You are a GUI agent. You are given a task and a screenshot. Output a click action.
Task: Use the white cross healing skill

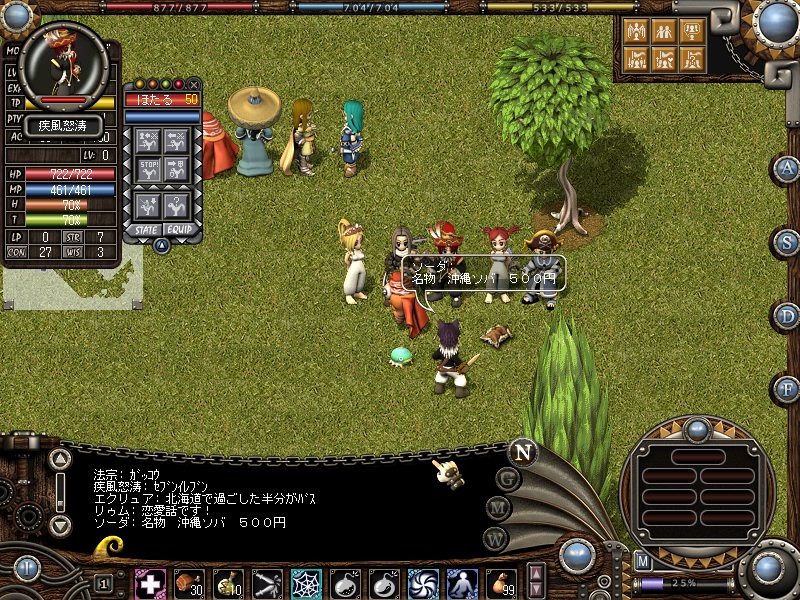coord(150,582)
